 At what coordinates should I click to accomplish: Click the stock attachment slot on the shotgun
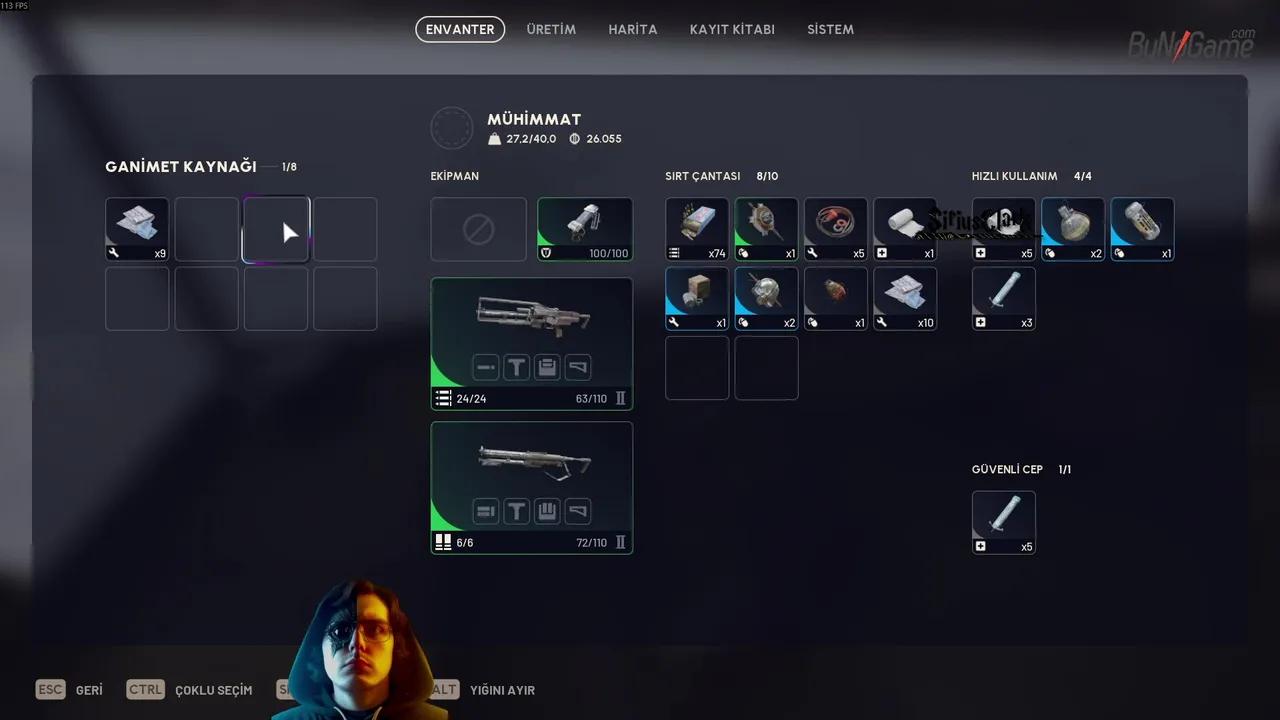[578, 511]
